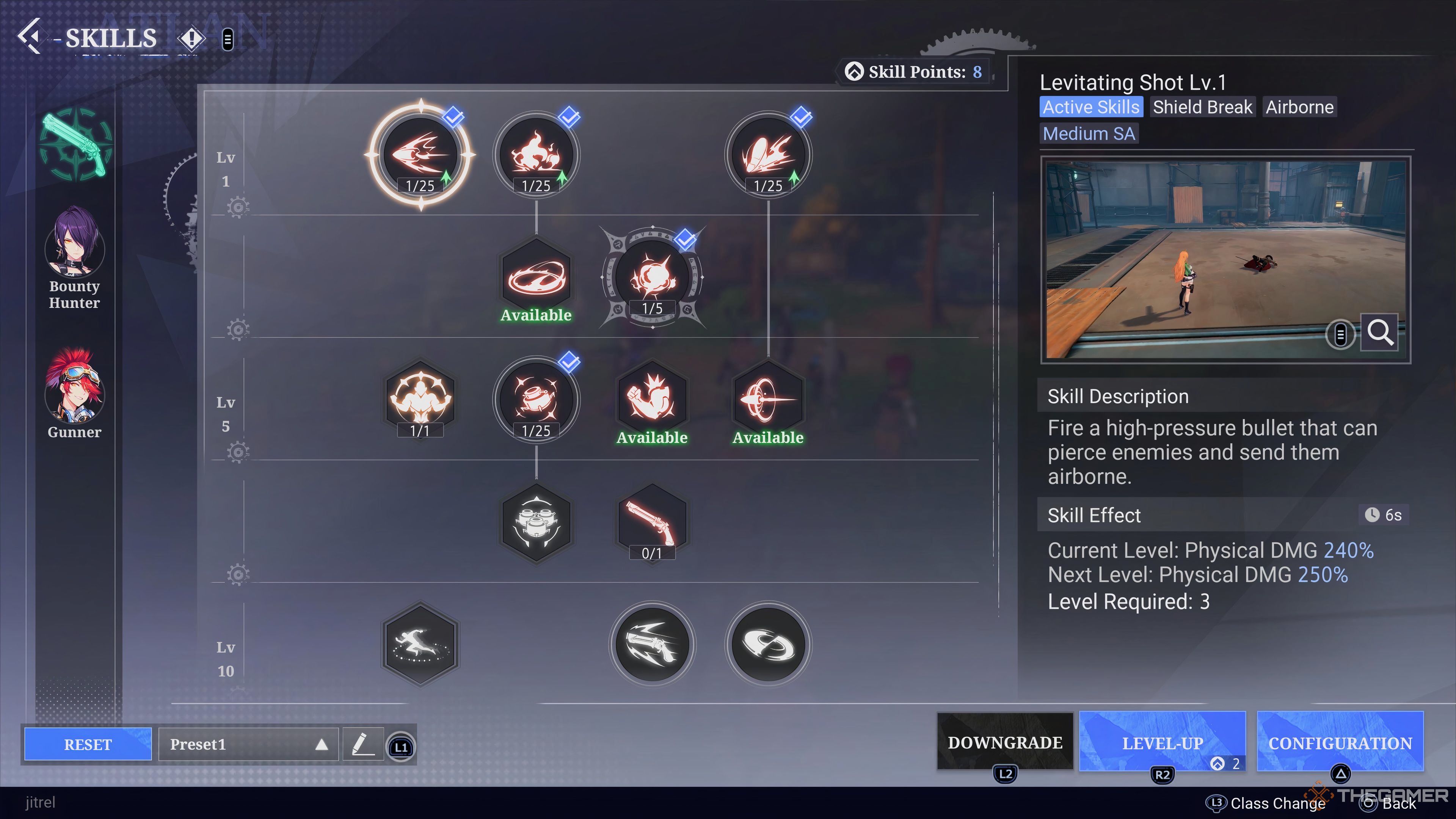Open skill Configuration

pos(1340,742)
